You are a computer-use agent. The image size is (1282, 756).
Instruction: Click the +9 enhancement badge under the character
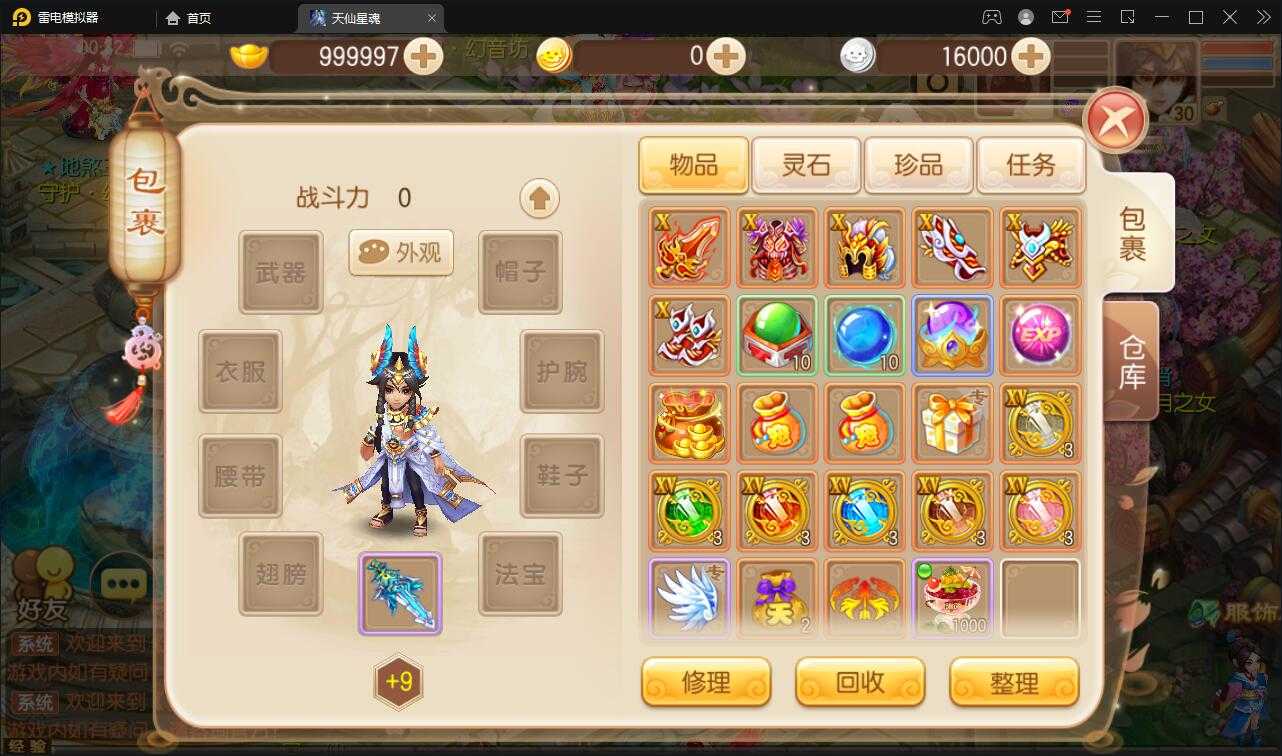(398, 682)
